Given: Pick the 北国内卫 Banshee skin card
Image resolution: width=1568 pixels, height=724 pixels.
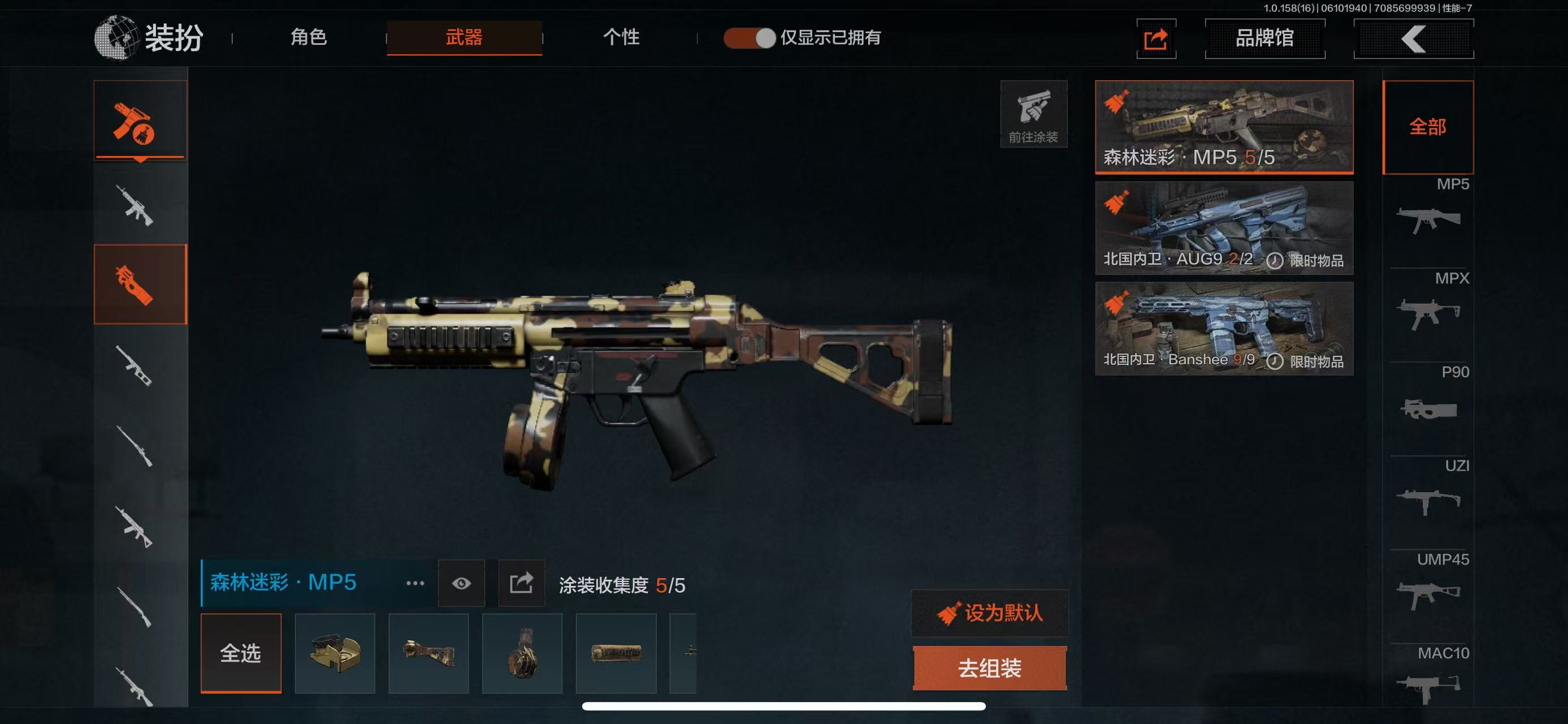Looking at the screenshot, I should (1223, 328).
